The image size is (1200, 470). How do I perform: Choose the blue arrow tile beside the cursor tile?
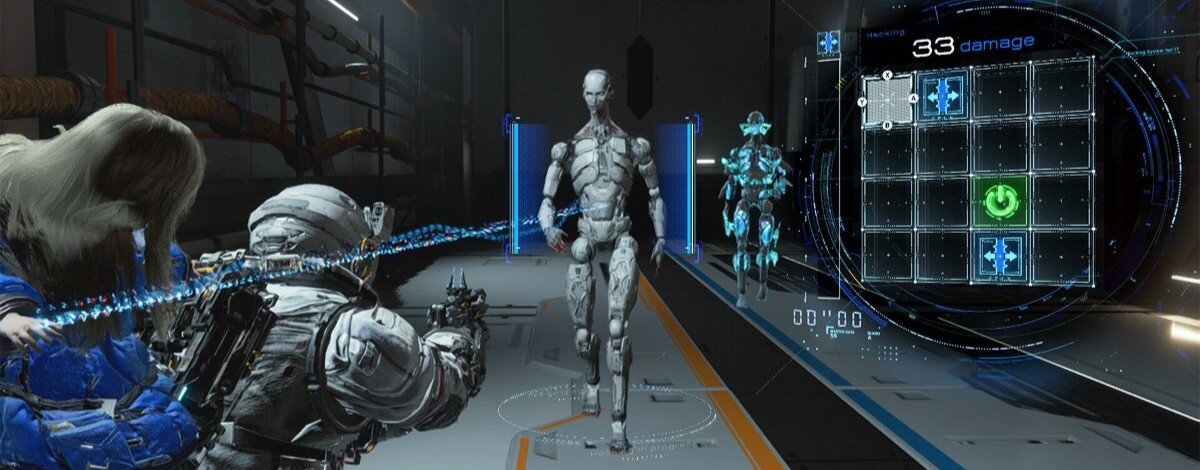[943, 96]
